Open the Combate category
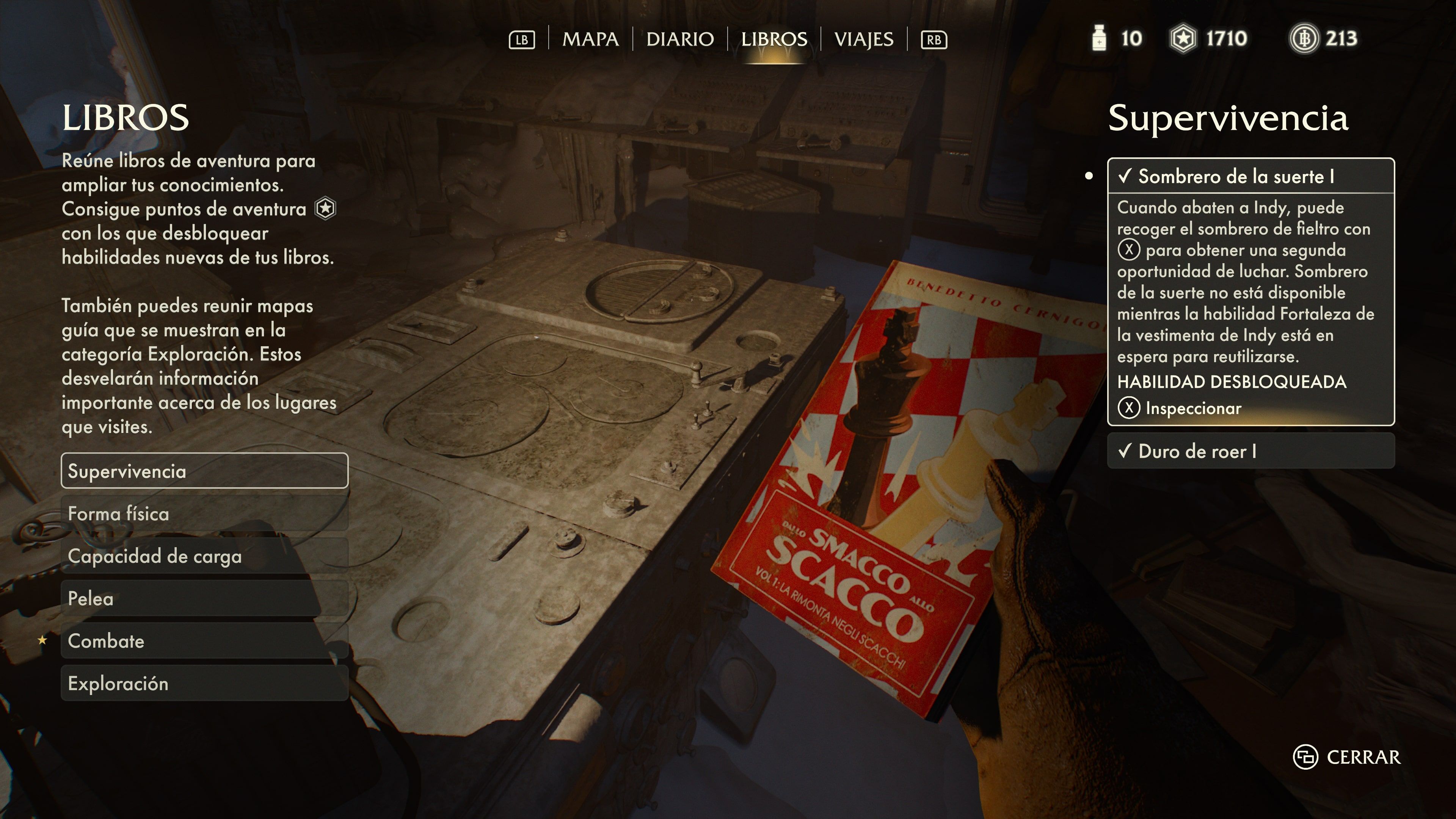 (204, 640)
